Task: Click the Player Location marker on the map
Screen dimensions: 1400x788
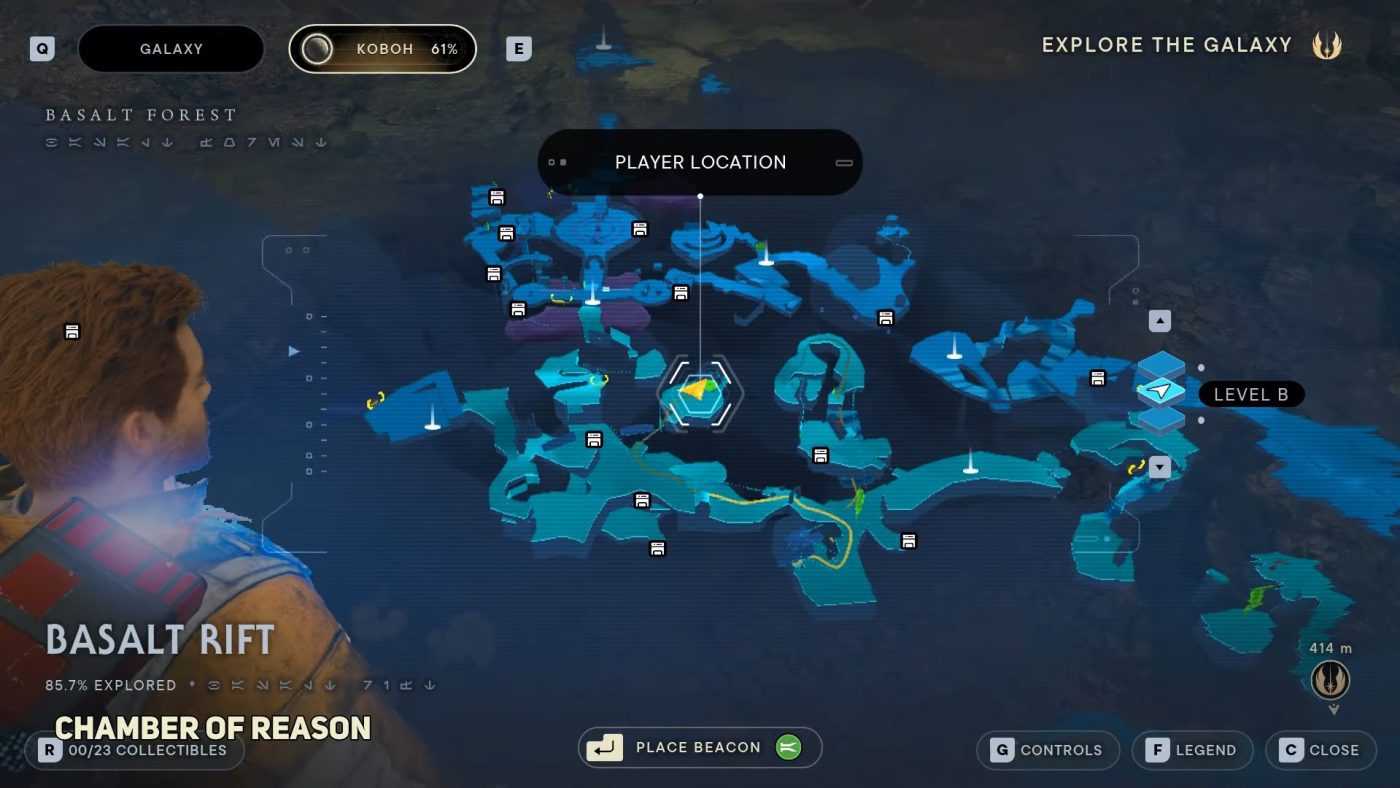Action: [x=700, y=393]
